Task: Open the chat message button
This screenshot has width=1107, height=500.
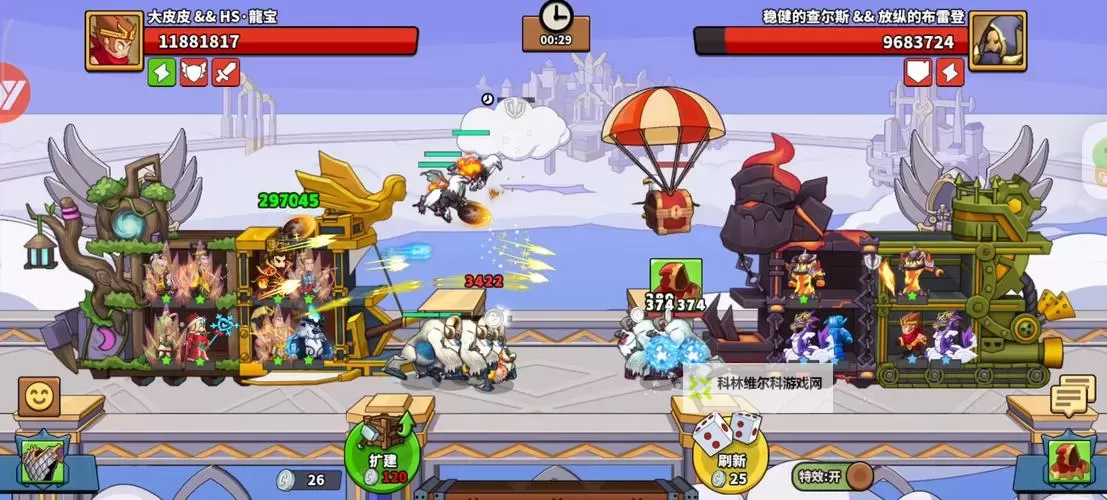Action: pos(1072,396)
